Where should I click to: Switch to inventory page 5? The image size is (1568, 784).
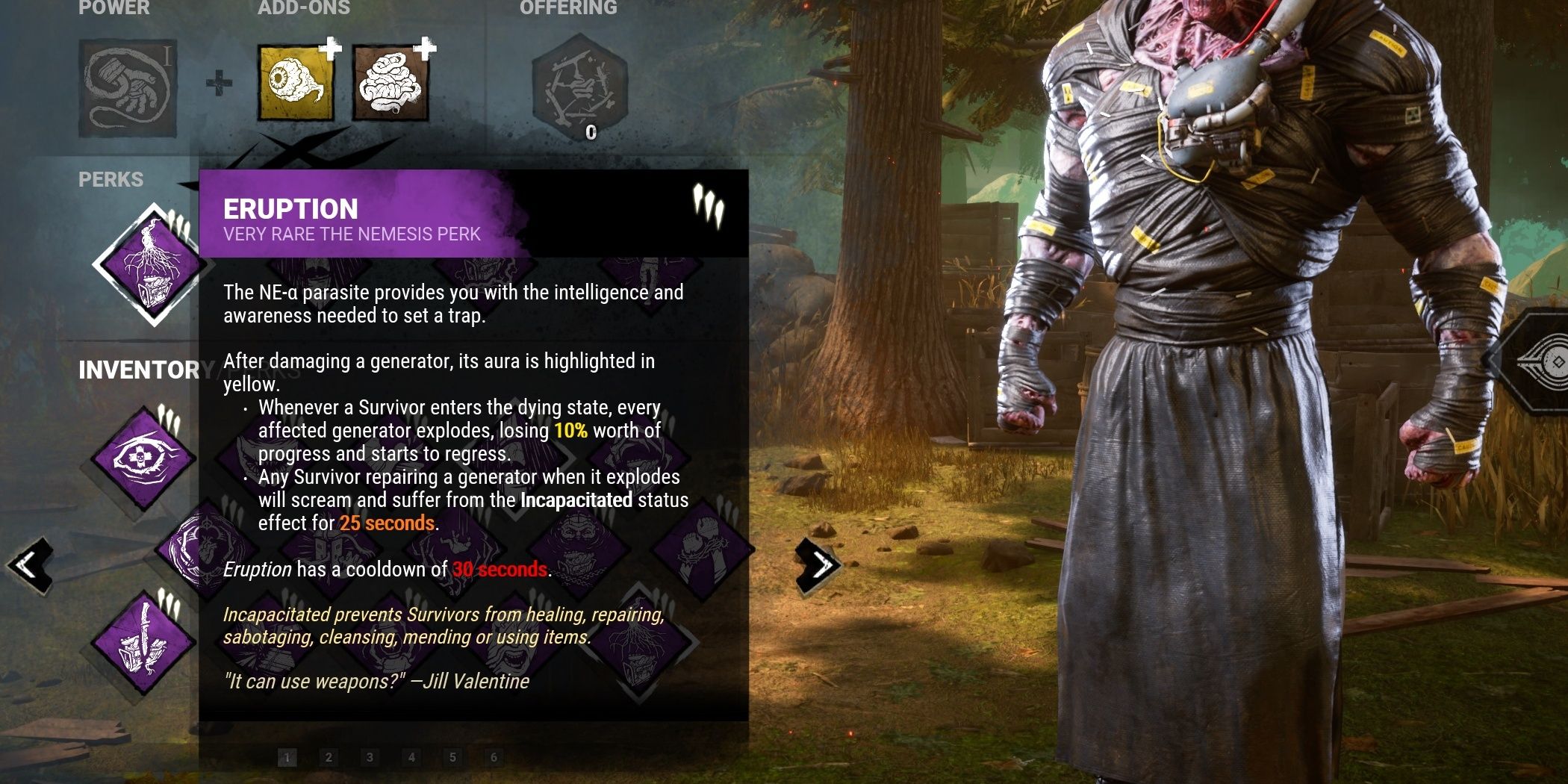click(x=452, y=758)
